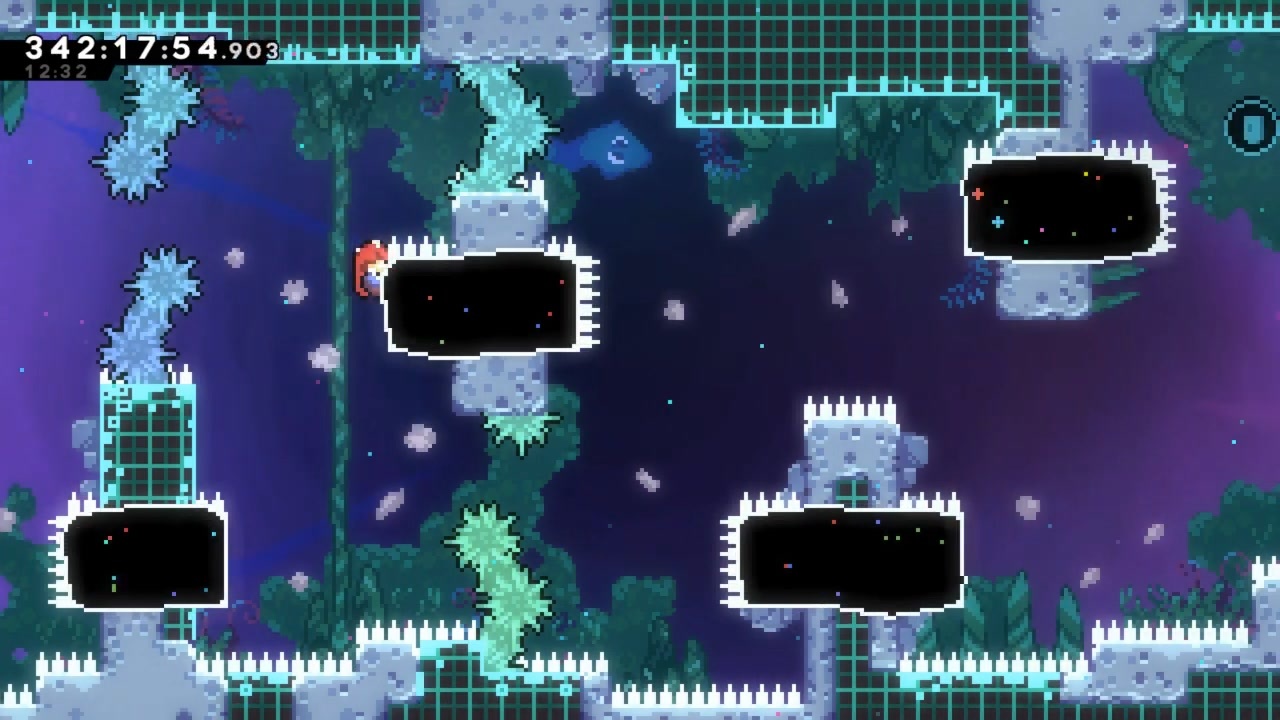1280x720 pixels.
Task: Click the blue lens icon at right edge
Action: point(1253,128)
